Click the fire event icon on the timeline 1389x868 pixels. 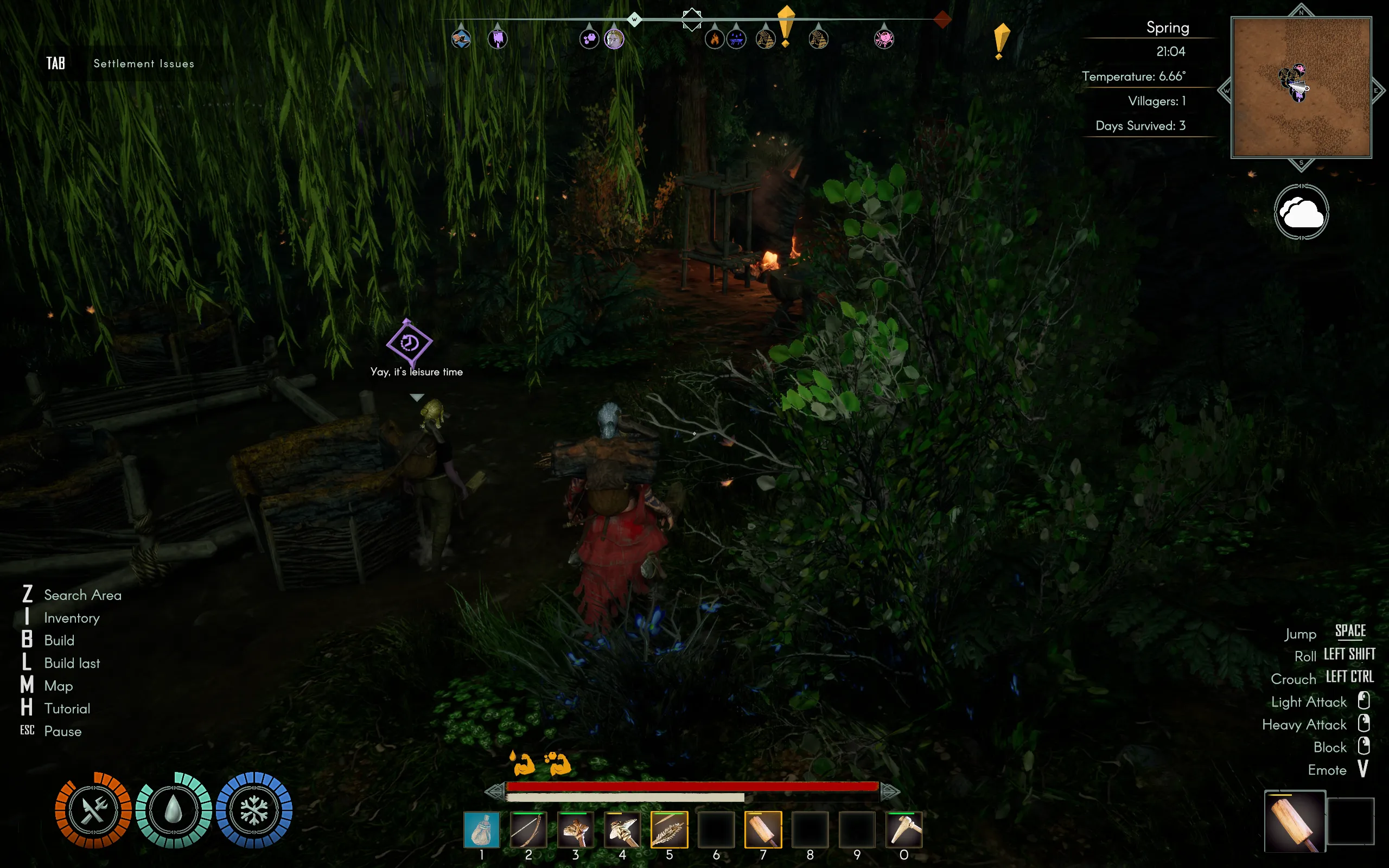tap(714, 39)
